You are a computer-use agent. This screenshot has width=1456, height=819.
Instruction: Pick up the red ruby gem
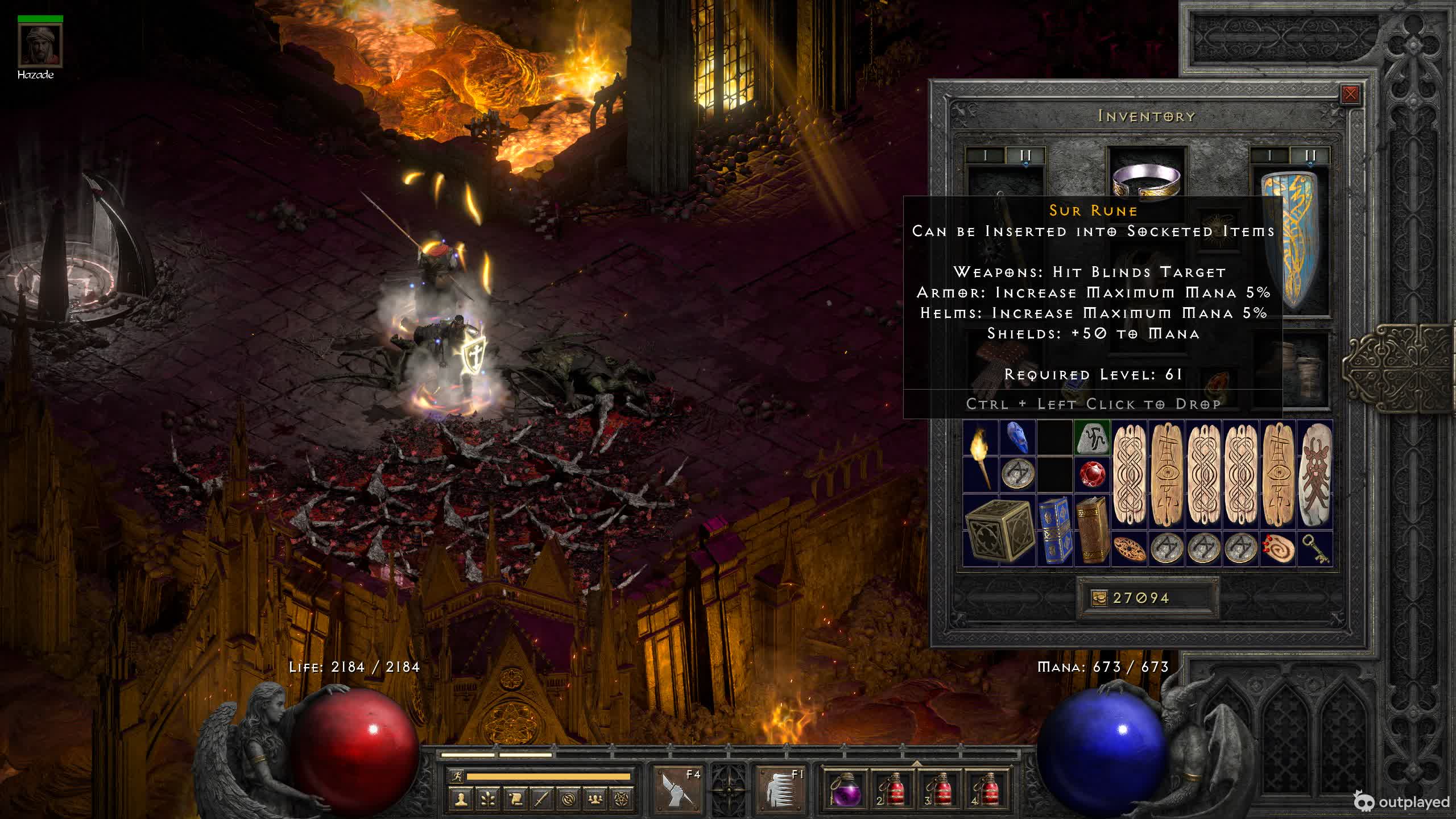(x=1092, y=474)
